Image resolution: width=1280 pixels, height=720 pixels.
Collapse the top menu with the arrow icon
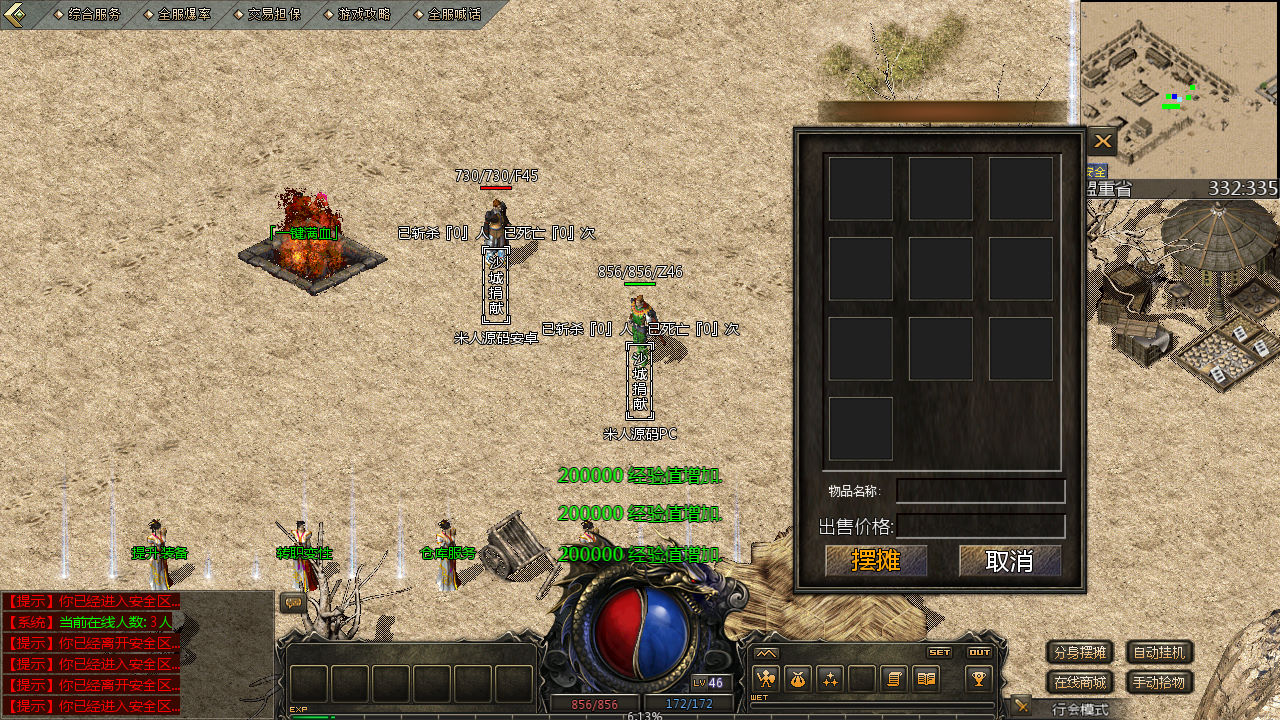click(14, 14)
